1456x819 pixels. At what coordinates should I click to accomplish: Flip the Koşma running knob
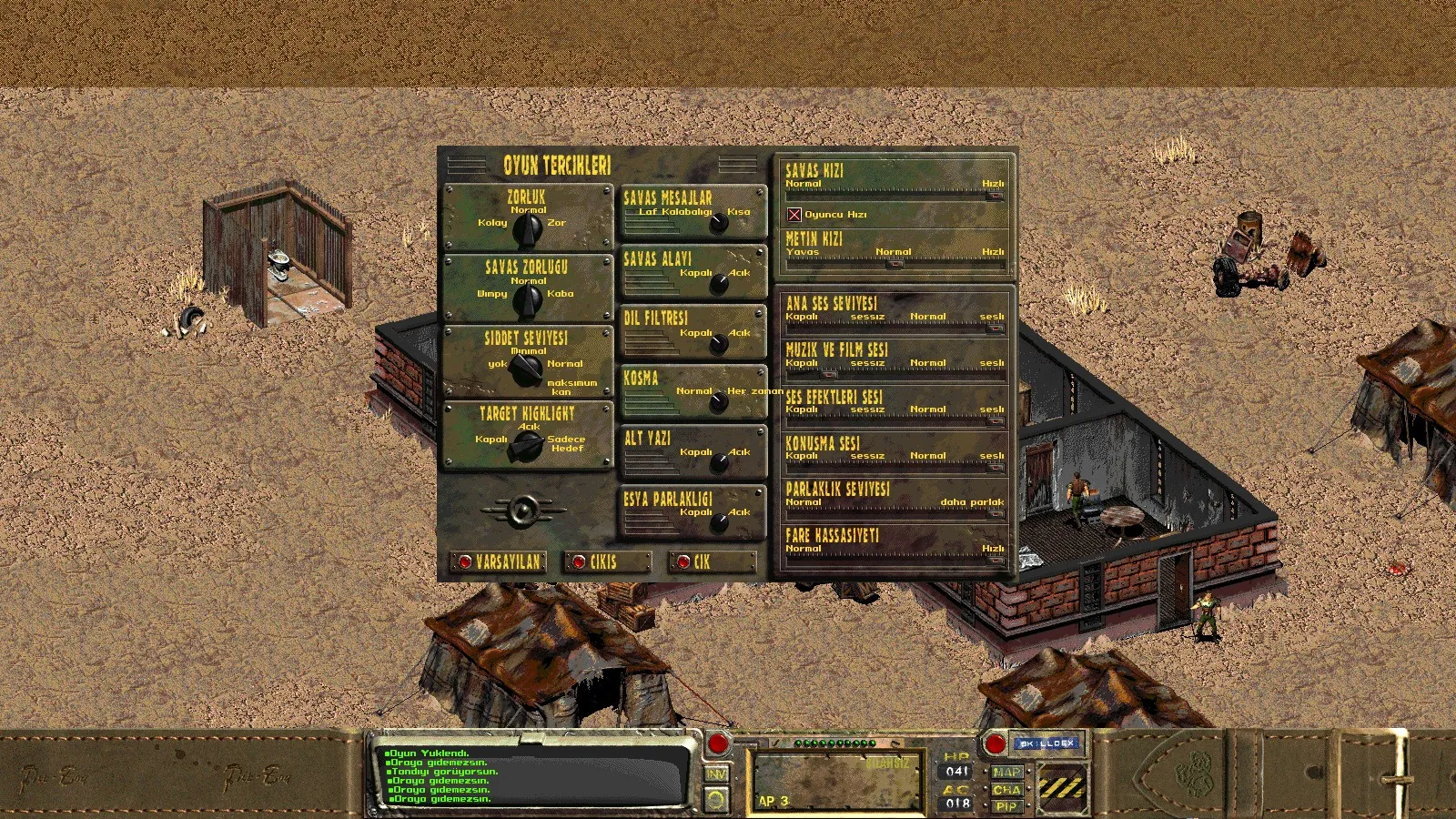(x=719, y=403)
